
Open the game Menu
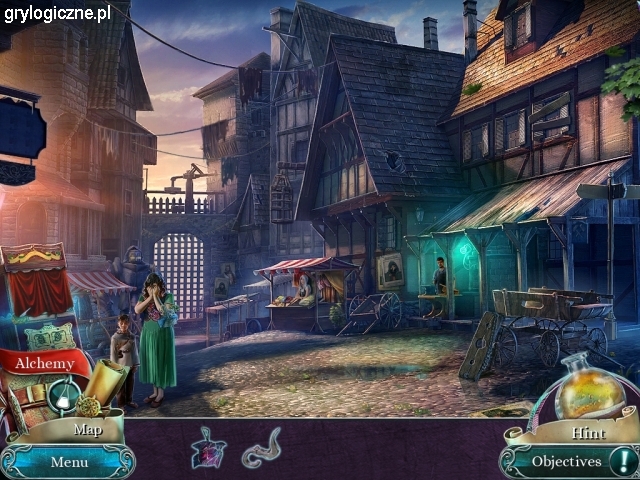click(69, 462)
